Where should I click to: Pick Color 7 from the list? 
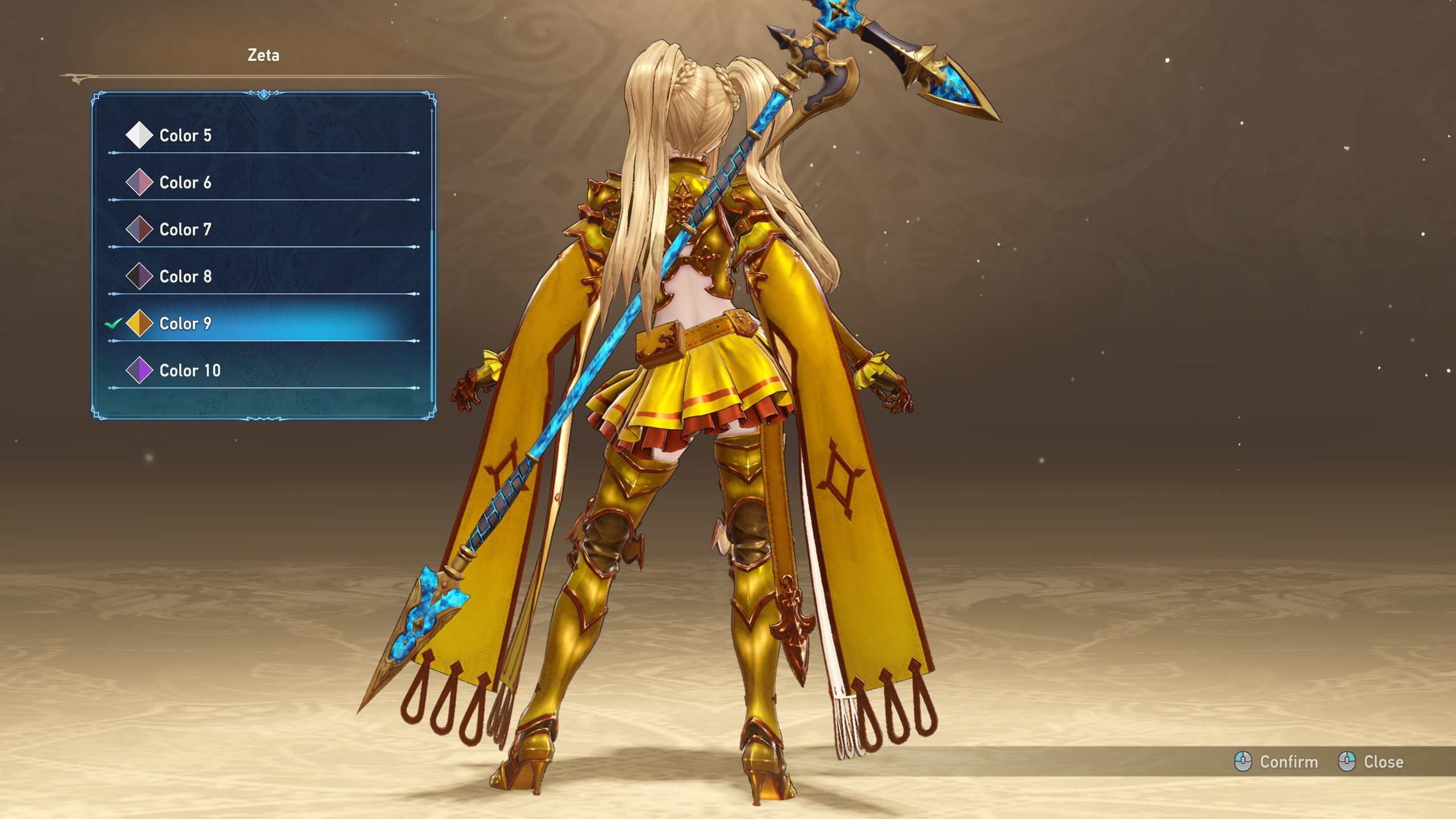[185, 230]
